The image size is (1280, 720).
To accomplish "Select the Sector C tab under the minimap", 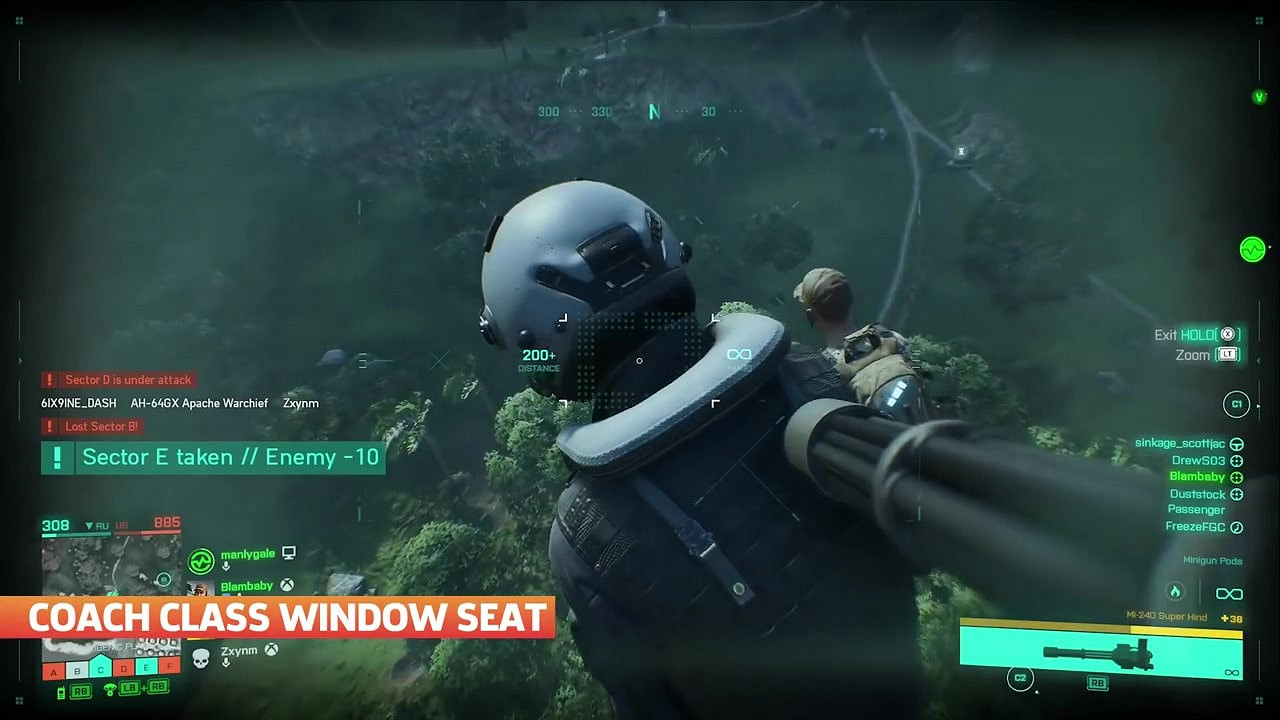I will coord(100,670).
